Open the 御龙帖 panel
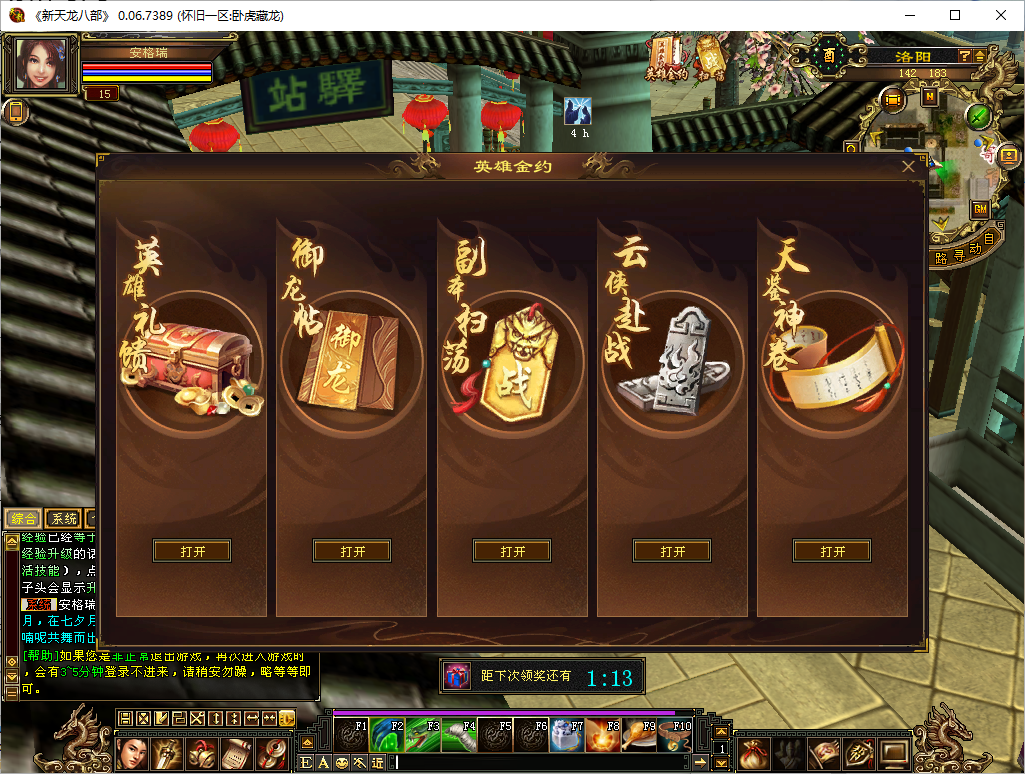Viewport: 1025px width, 774px height. (352, 551)
